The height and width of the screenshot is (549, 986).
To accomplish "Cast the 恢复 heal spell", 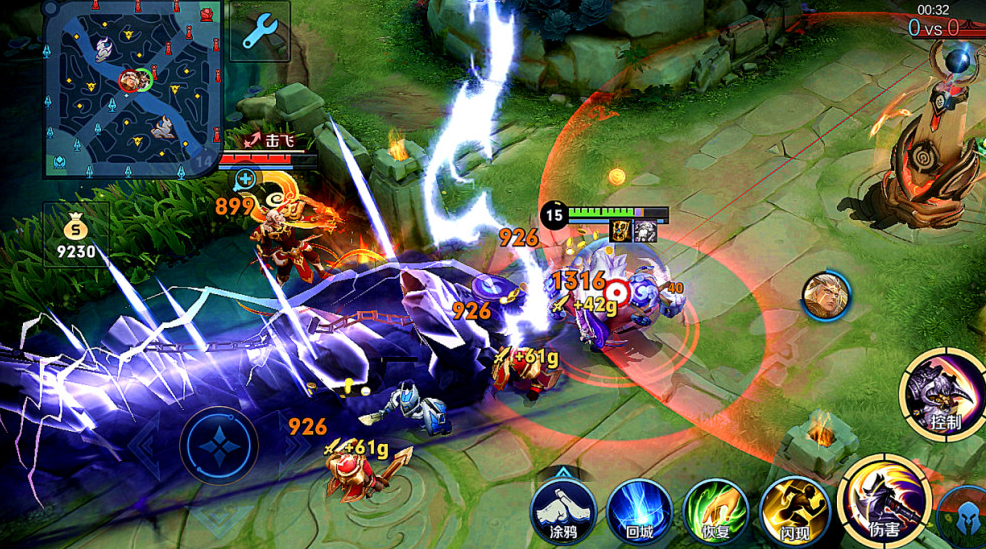I will [716, 509].
